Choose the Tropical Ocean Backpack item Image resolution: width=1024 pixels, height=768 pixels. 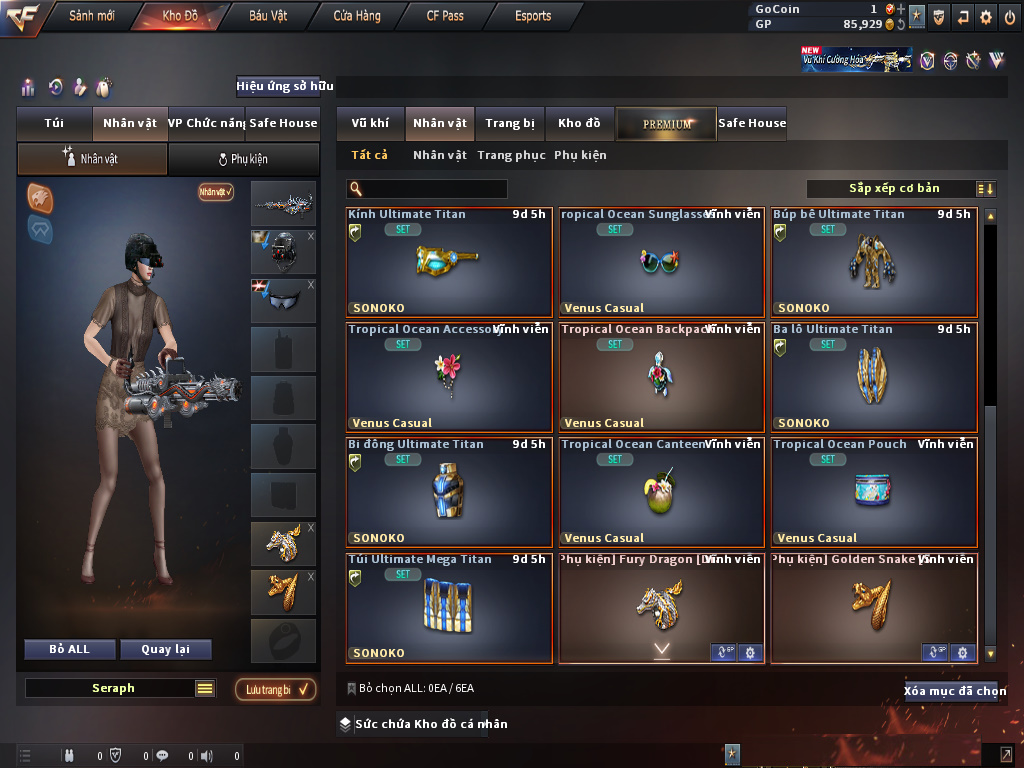[x=662, y=377]
